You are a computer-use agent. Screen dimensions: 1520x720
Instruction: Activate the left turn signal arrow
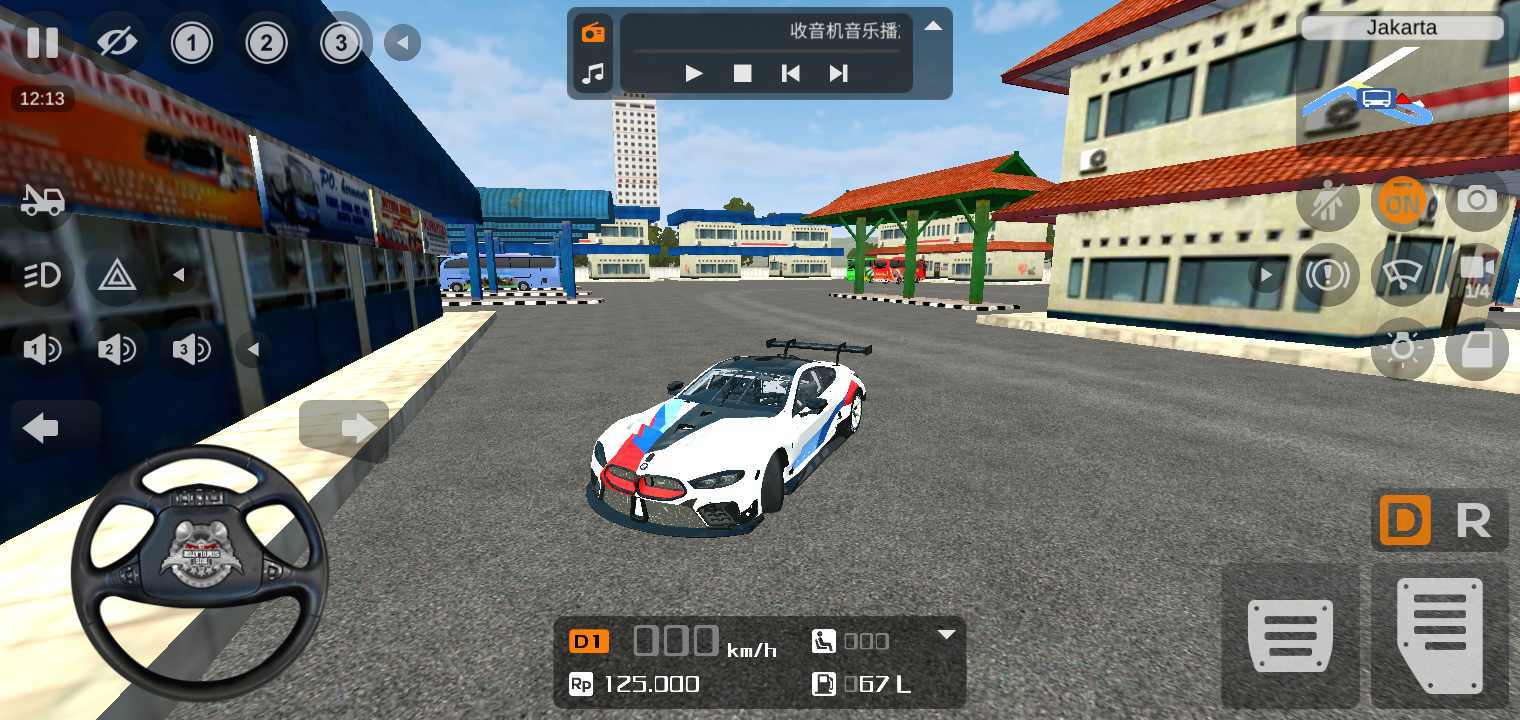coord(42,428)
